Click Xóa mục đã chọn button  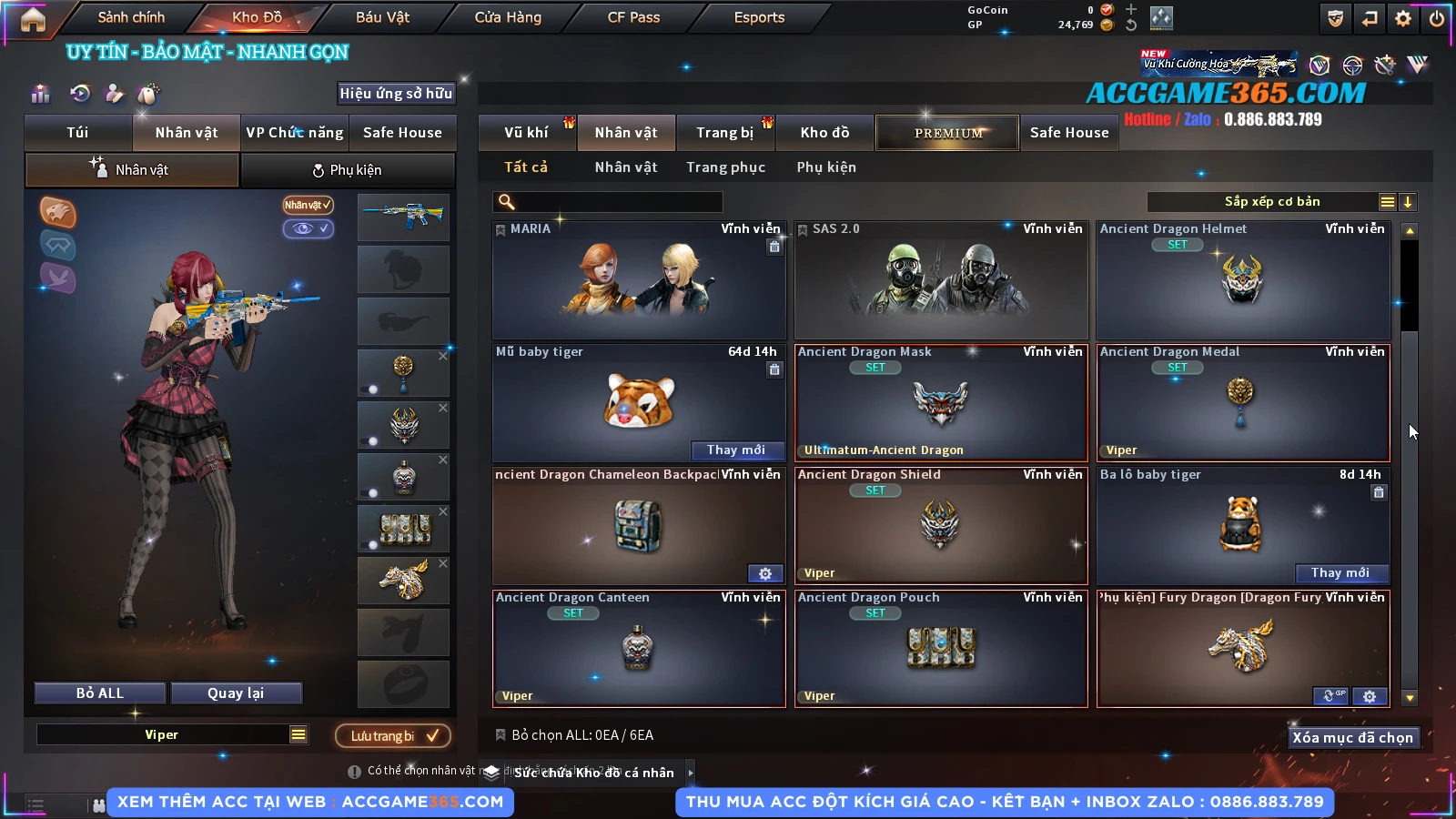1352,737
